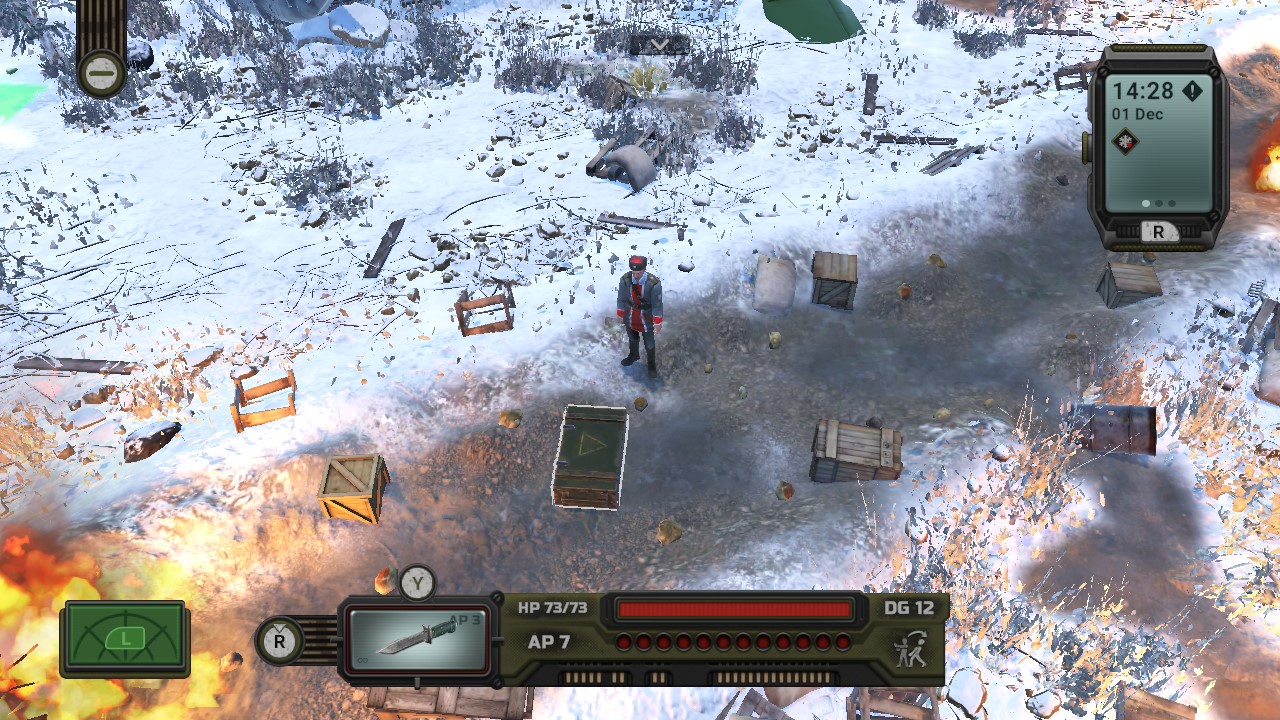Toggle the weapon switch R circle

(278, 640)
